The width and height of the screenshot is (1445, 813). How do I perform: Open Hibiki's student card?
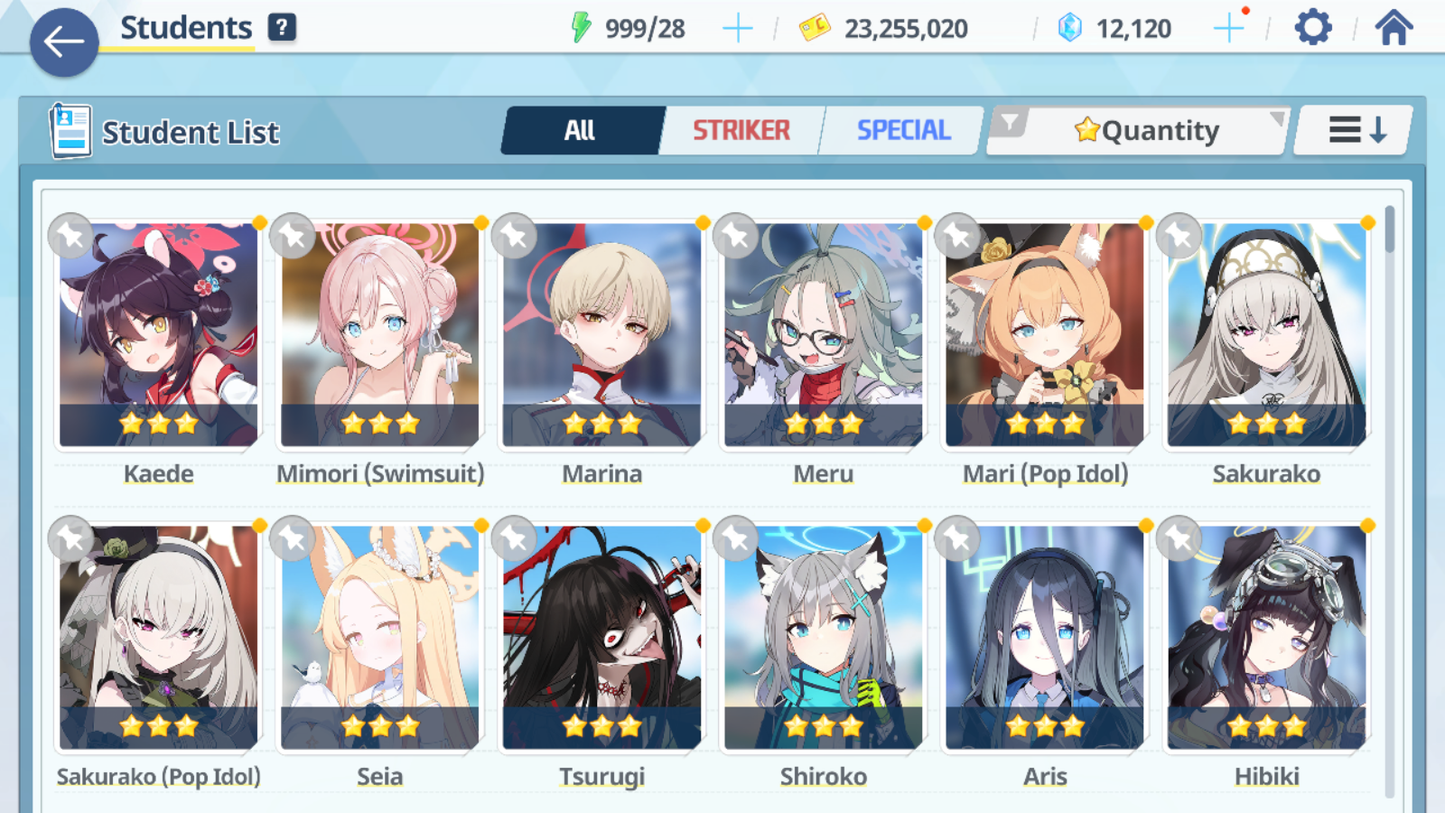click(1266, 638)
